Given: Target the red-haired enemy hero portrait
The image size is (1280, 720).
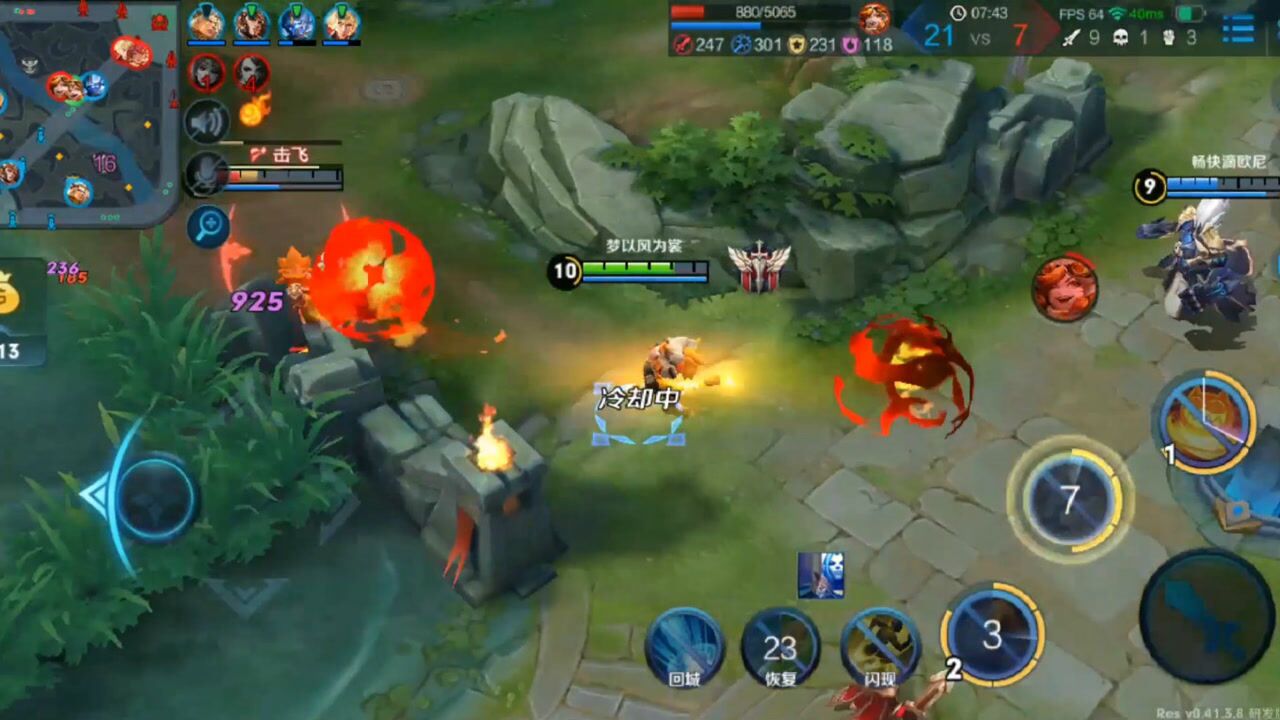Looking at the screenshot, I should point(1065,289).
